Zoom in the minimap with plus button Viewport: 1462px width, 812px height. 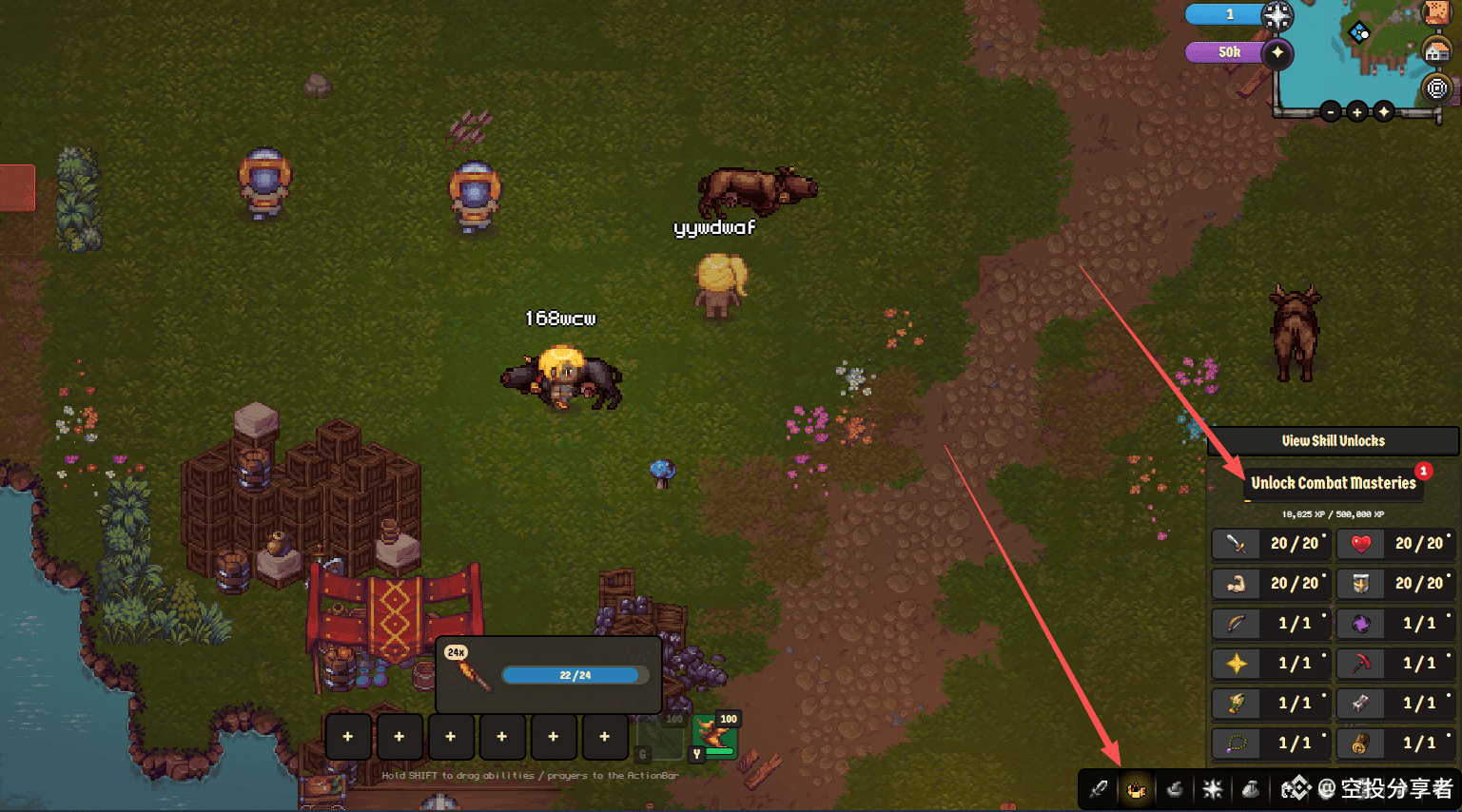[1356, 112]
